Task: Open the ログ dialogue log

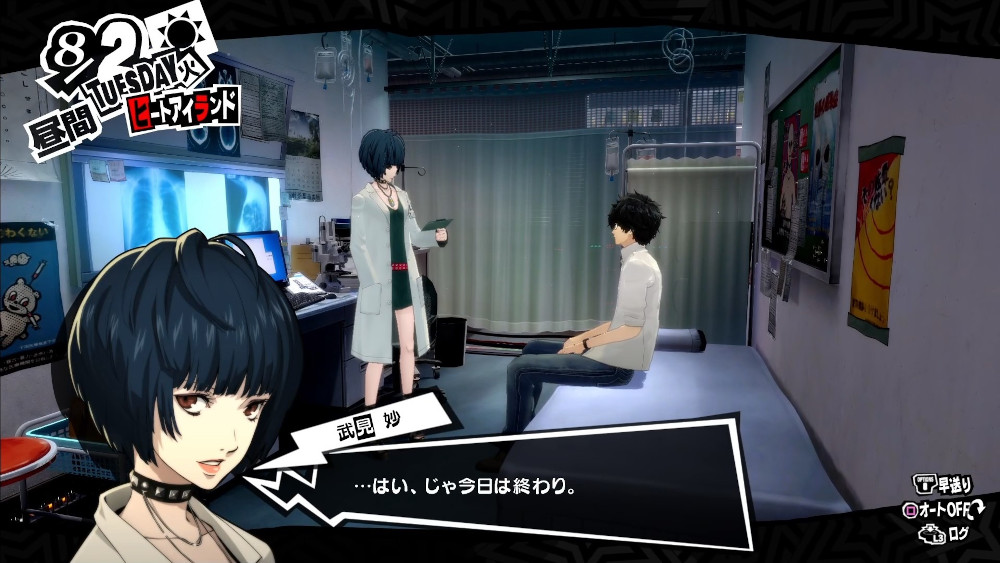Action: 960,535
